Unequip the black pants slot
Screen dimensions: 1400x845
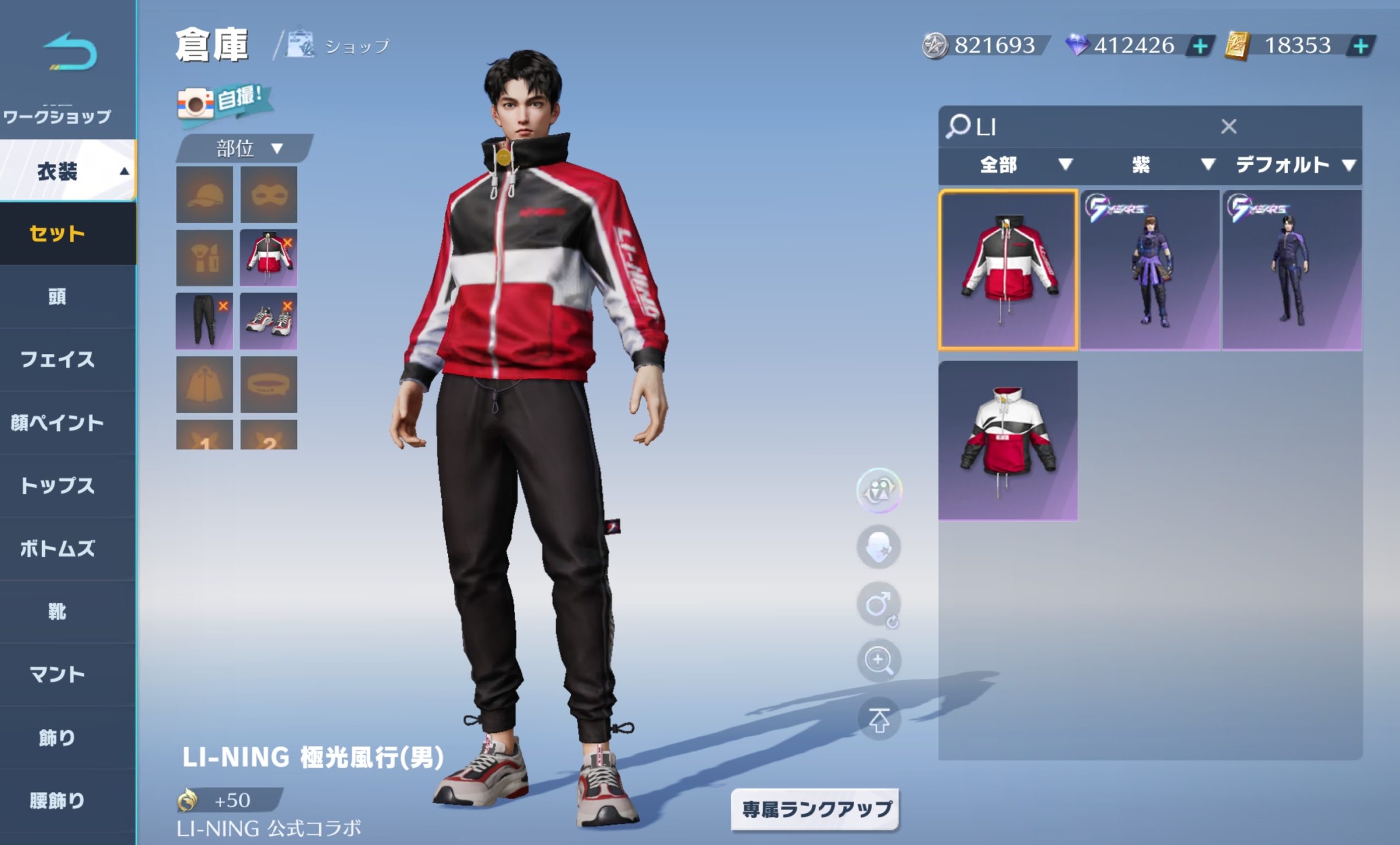point(223,306)
